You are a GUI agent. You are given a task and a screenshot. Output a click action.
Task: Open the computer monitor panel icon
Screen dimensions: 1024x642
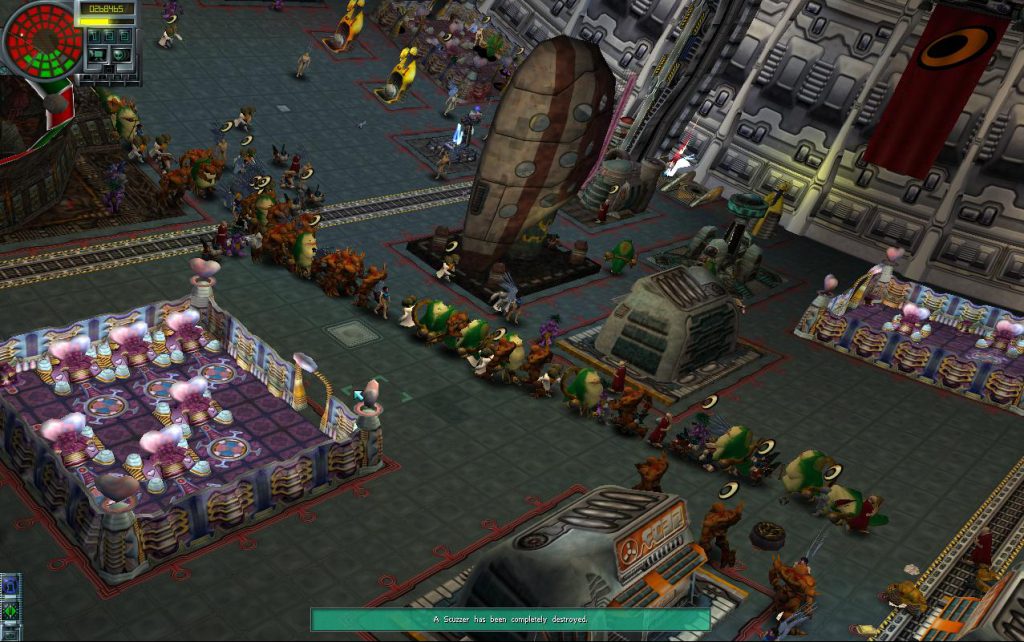pyautogui.click(x=97, y=54)
